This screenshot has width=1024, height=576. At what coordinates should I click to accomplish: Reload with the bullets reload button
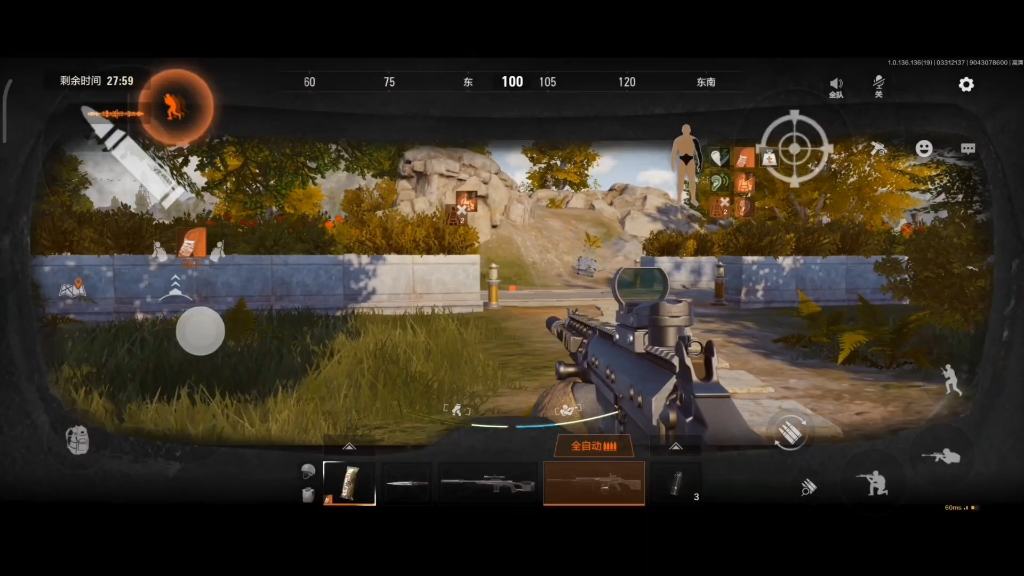coord(788,431)
